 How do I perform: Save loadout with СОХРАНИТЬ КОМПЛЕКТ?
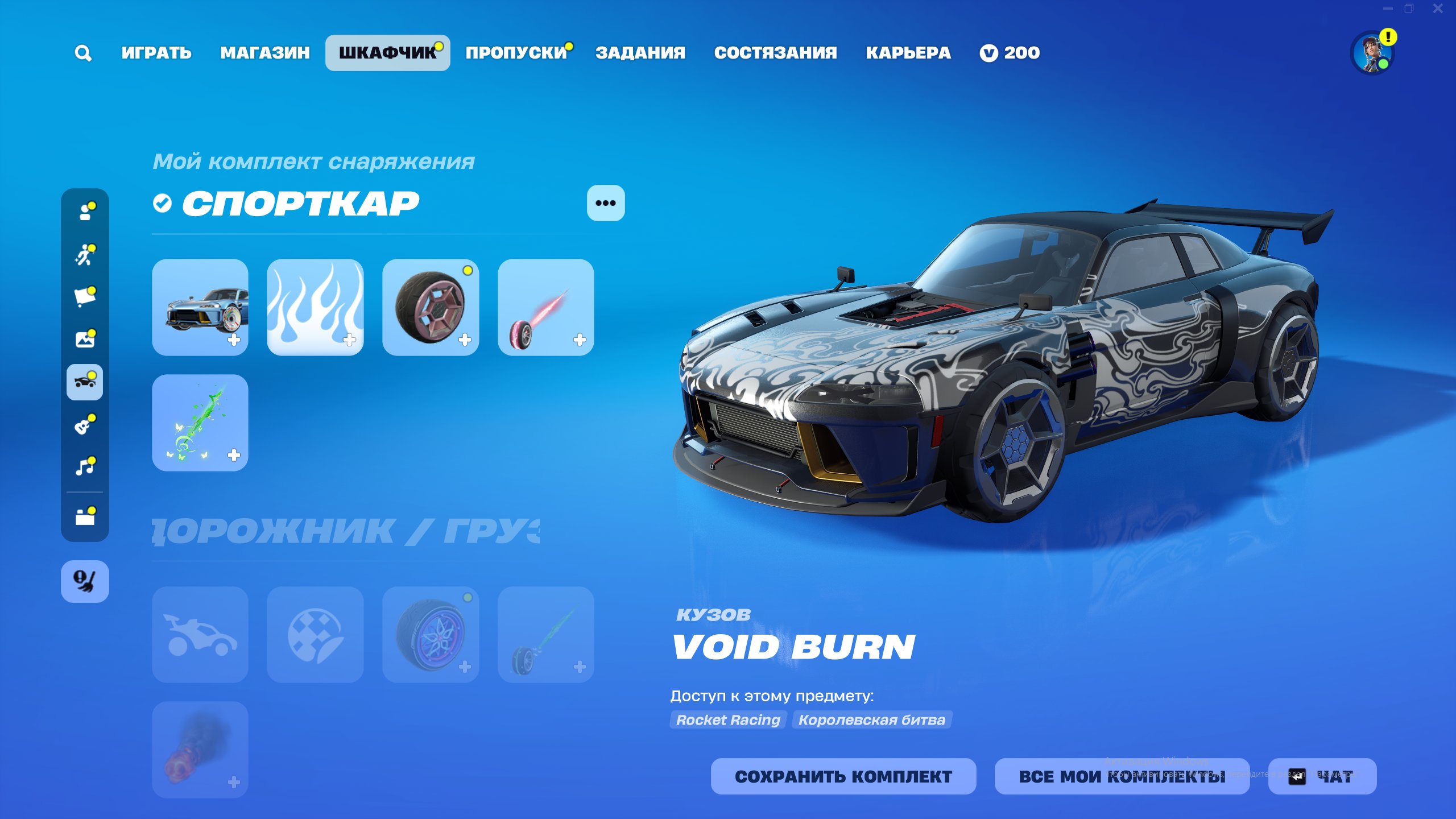[843, 776]
